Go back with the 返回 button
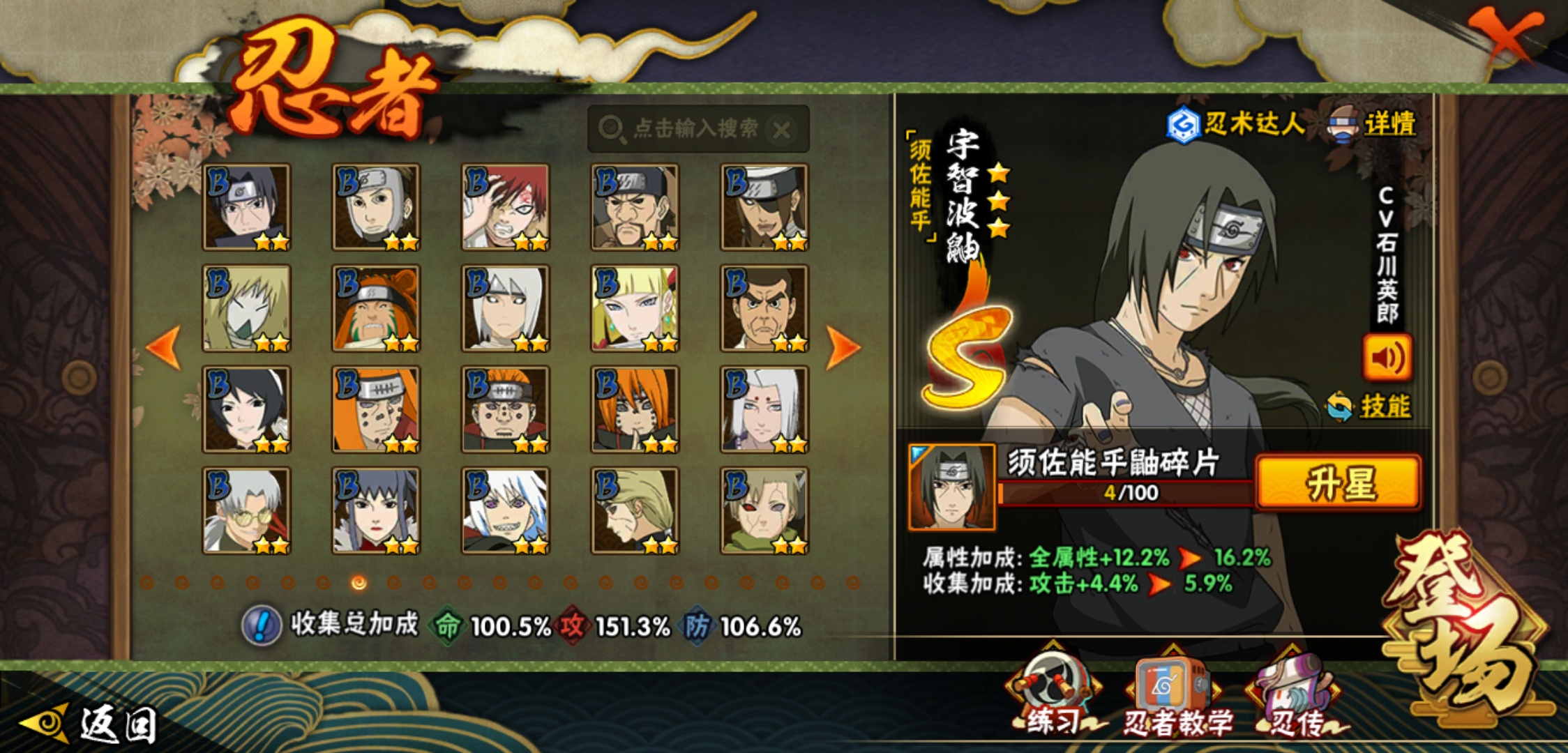 click(91, 724)
